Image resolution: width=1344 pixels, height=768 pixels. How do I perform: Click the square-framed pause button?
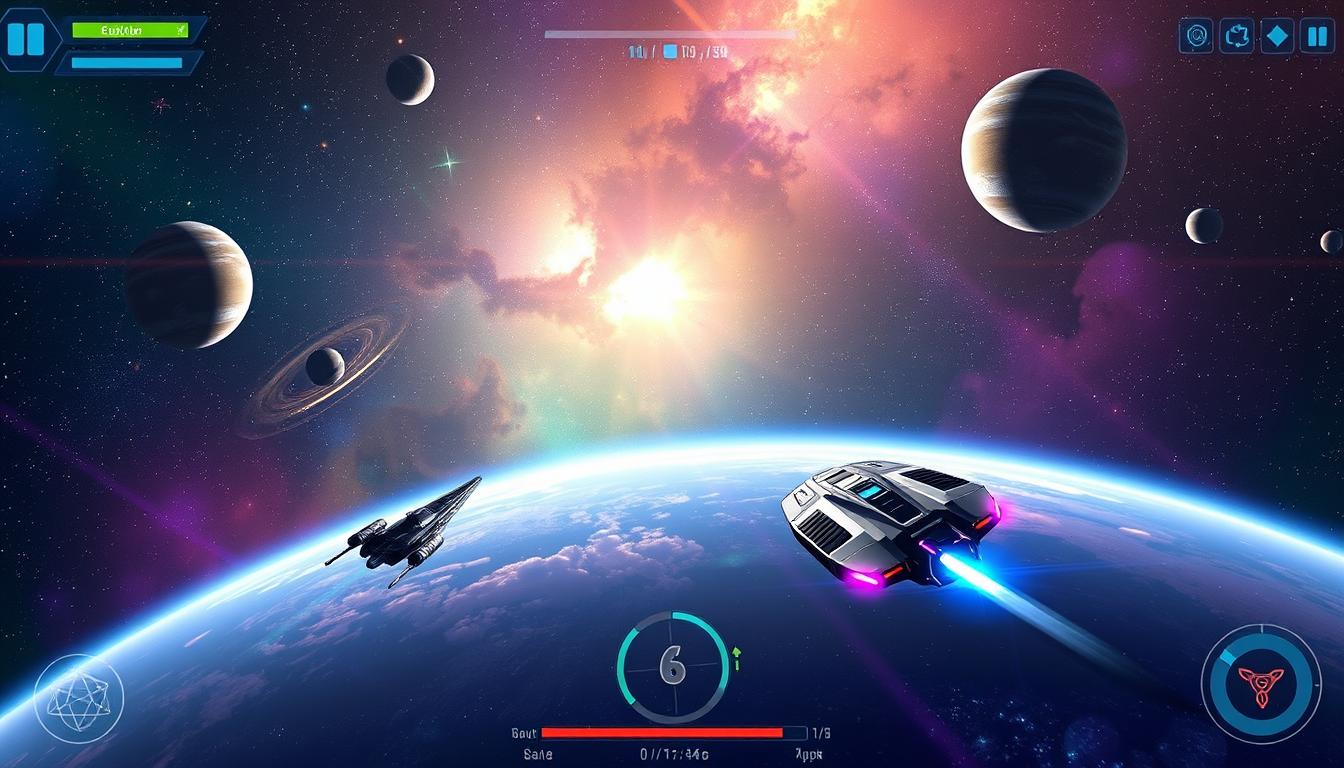[x=1317, y=37]
